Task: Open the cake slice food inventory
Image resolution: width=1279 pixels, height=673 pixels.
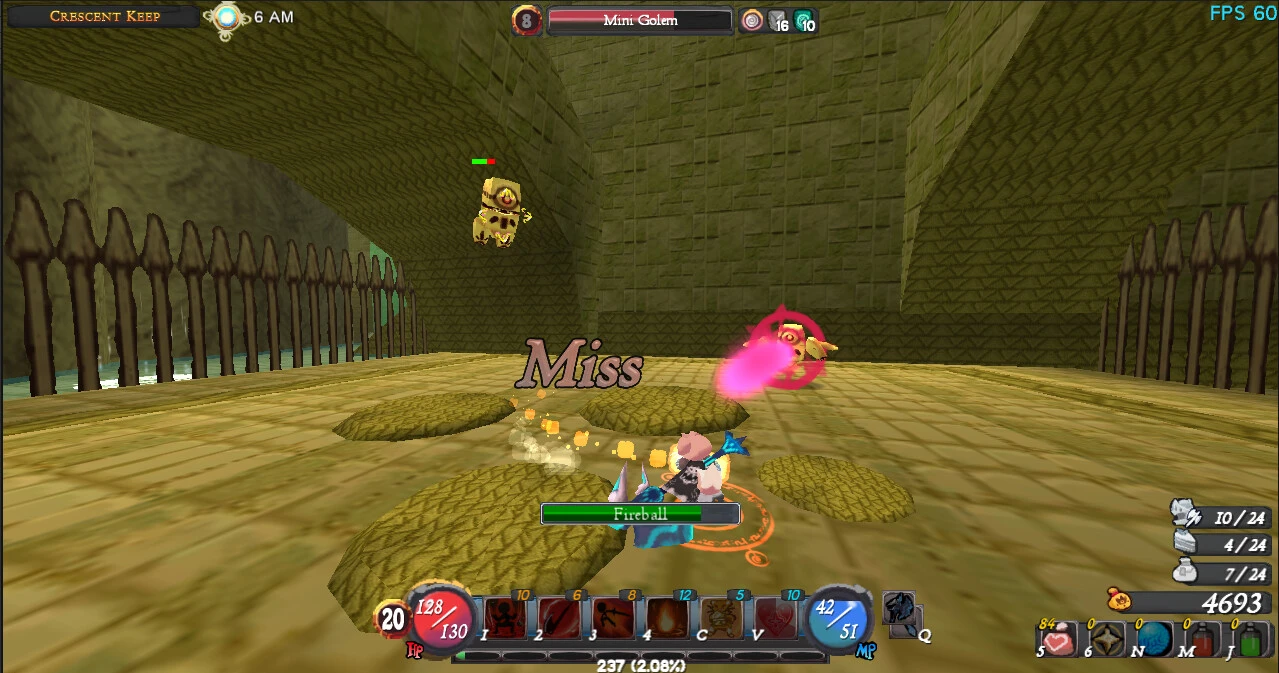Action: pyautogui.click(x=1186, y=544)
